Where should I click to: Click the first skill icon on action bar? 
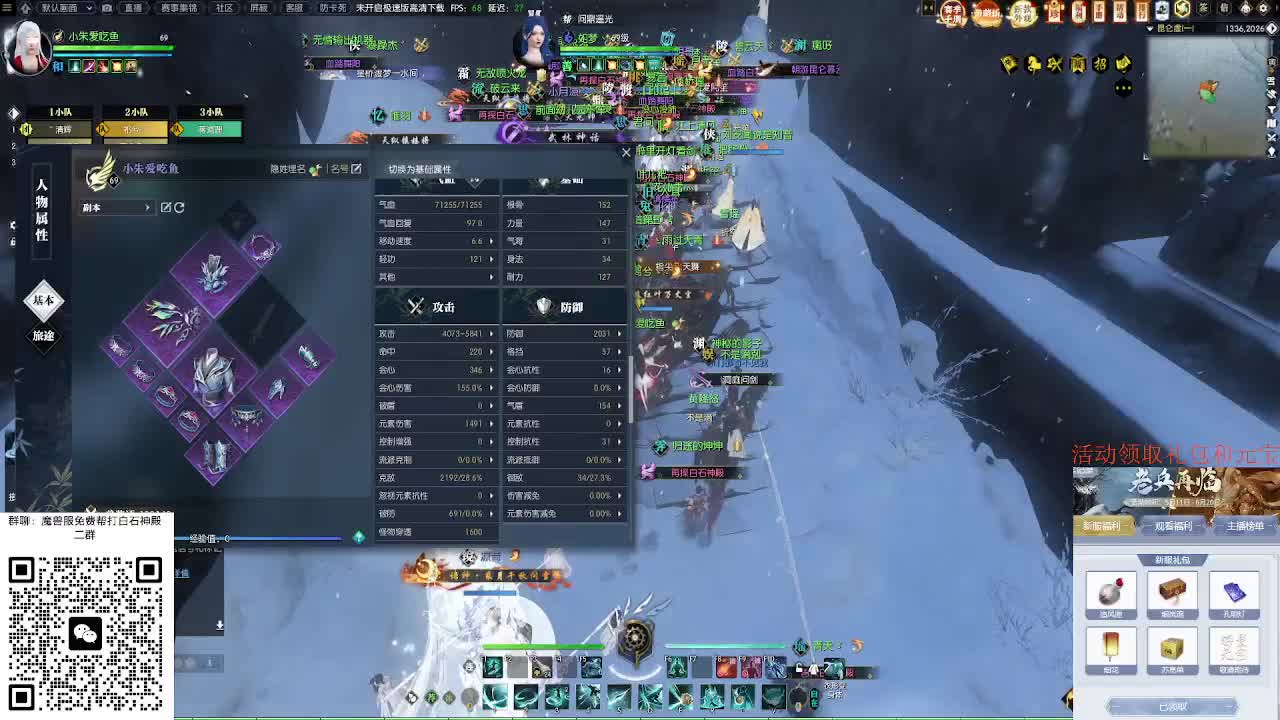490,668
